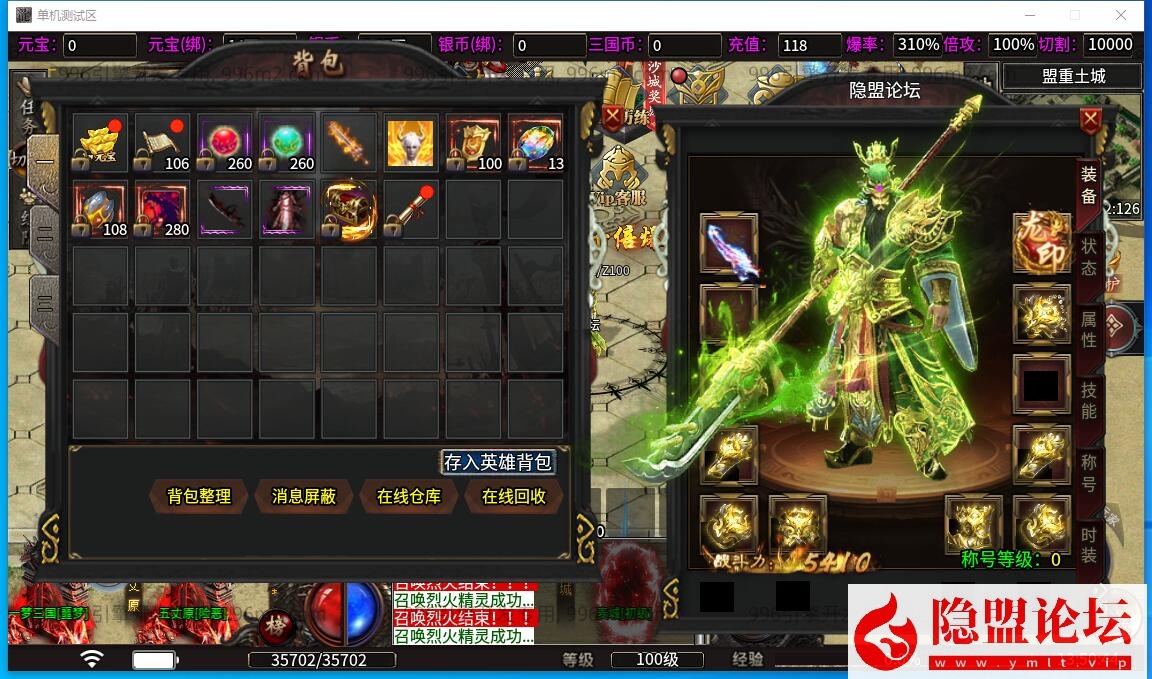Close the game window

(x=1120, y=15)
